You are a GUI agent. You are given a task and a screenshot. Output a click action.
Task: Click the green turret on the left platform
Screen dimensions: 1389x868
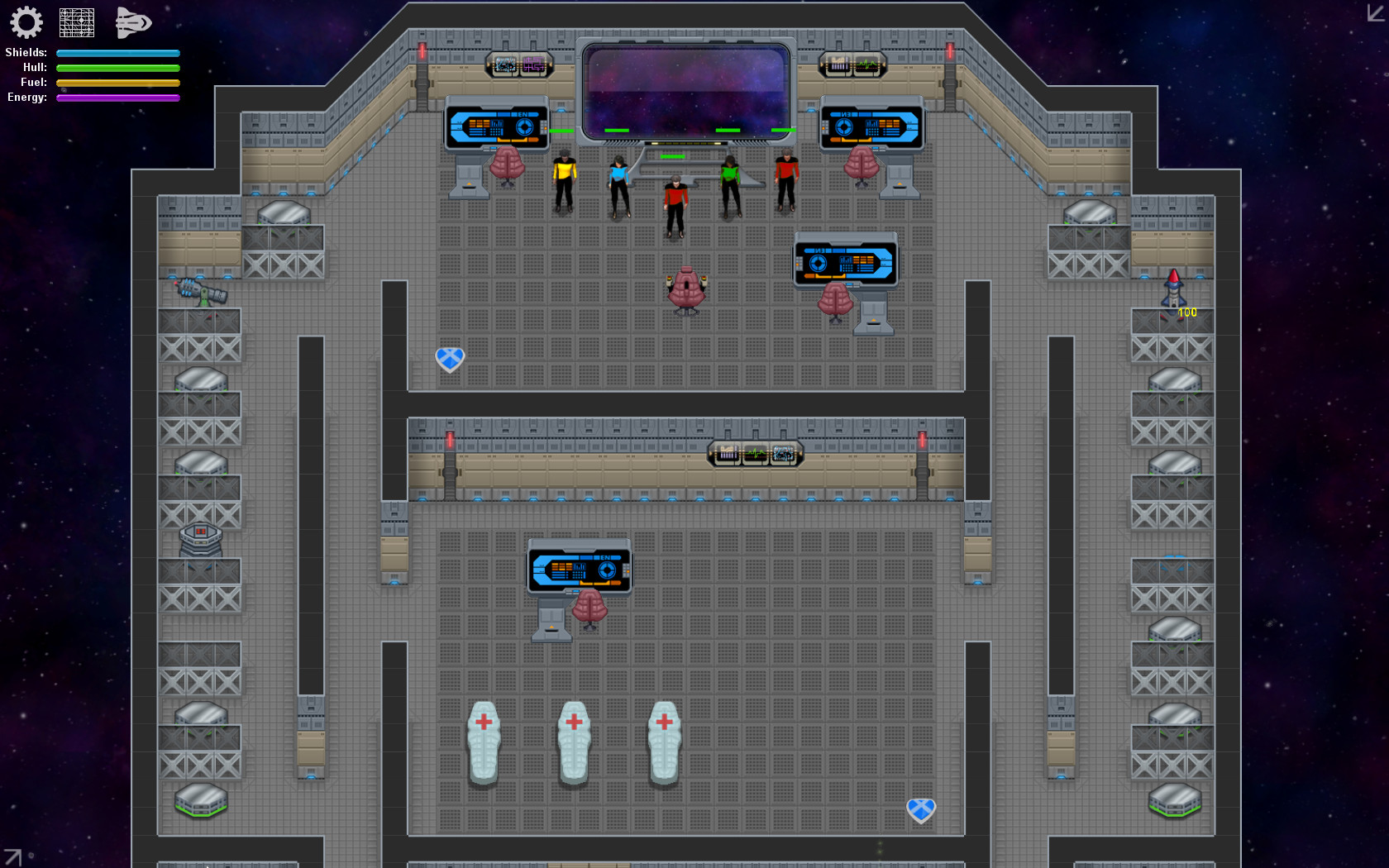click(201, 293)
